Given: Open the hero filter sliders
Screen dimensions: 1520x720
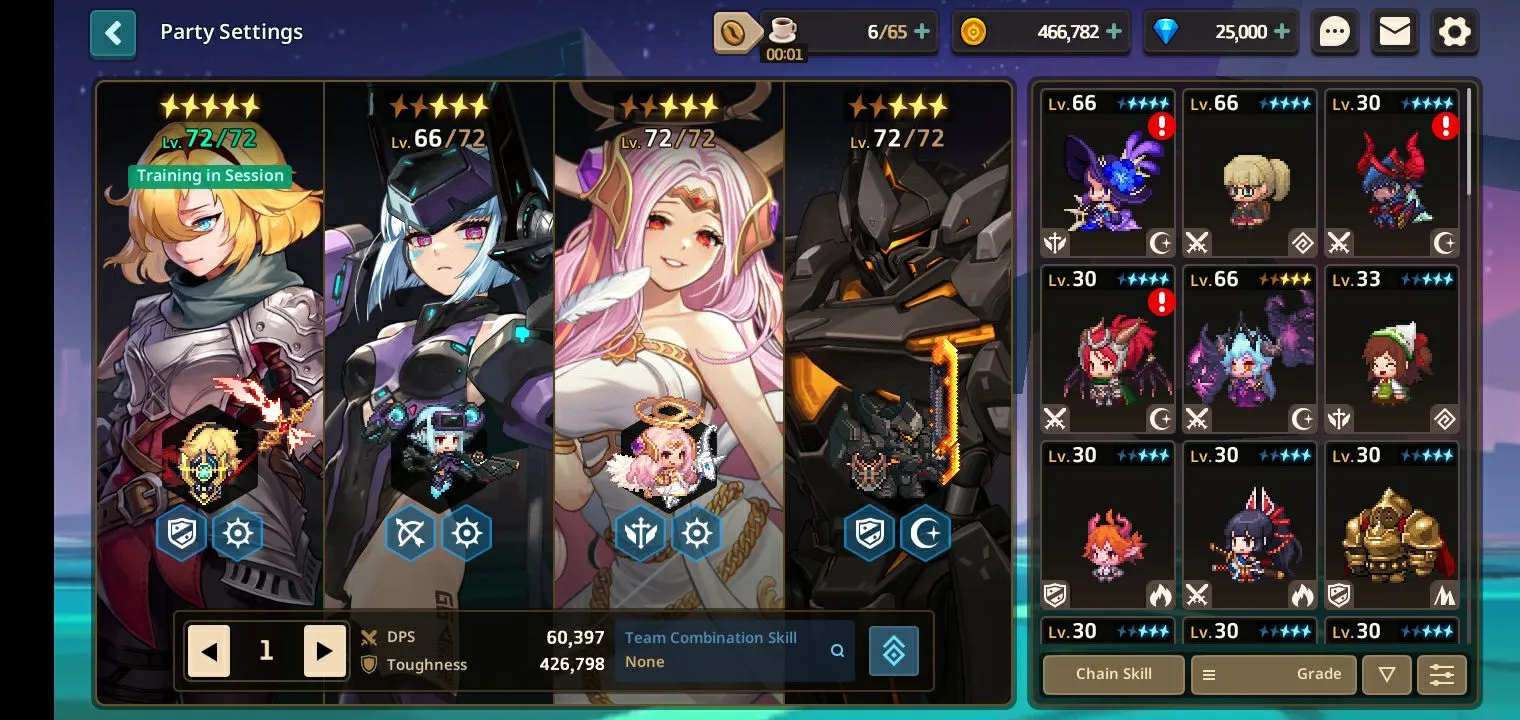Looking at the screenshot, I should point(1441,674).
